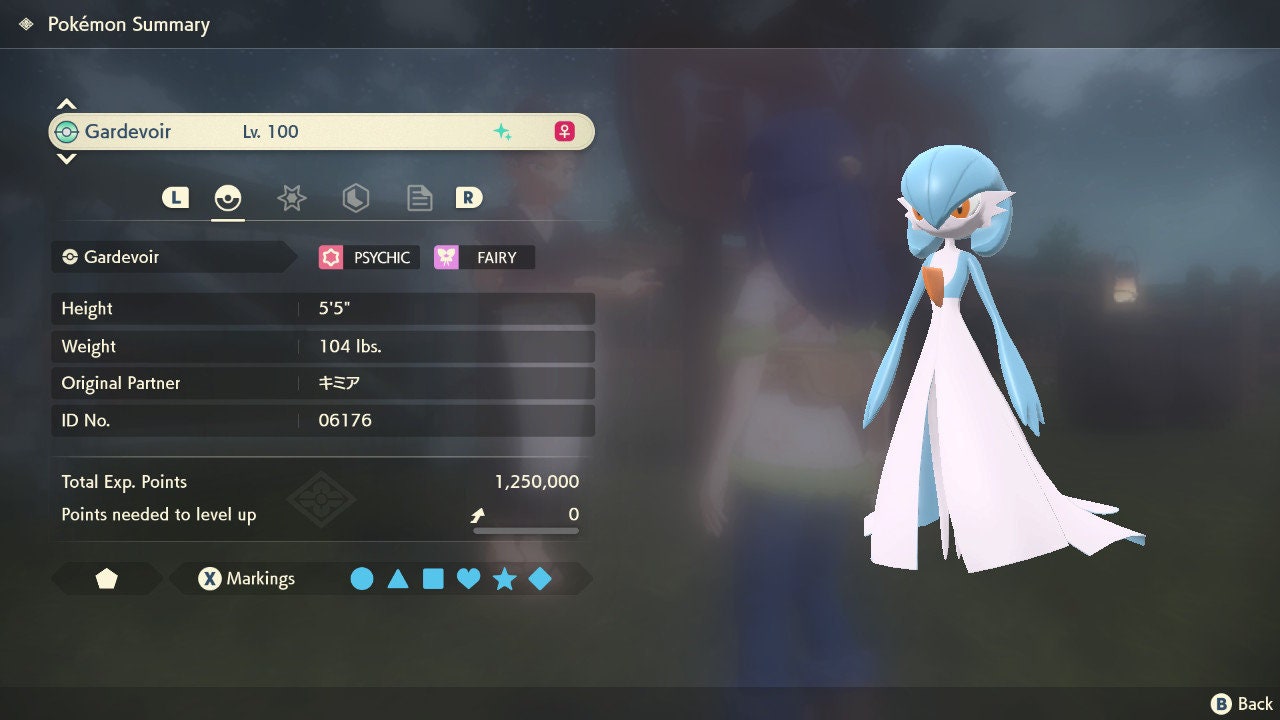Toggle the star marking
1280x720 pixels.
click(x=504, y=579)
